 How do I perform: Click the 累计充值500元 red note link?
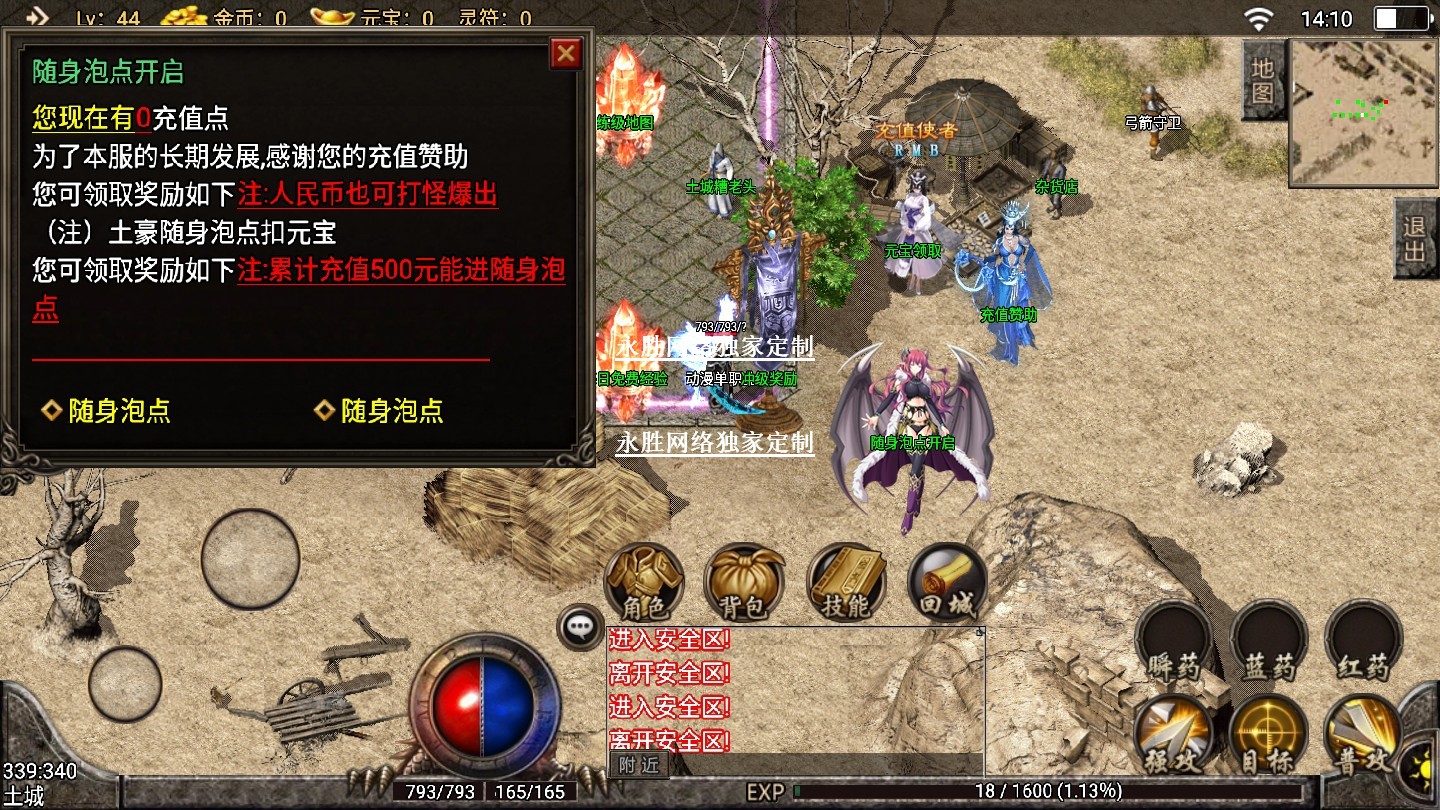click(400, 271)
